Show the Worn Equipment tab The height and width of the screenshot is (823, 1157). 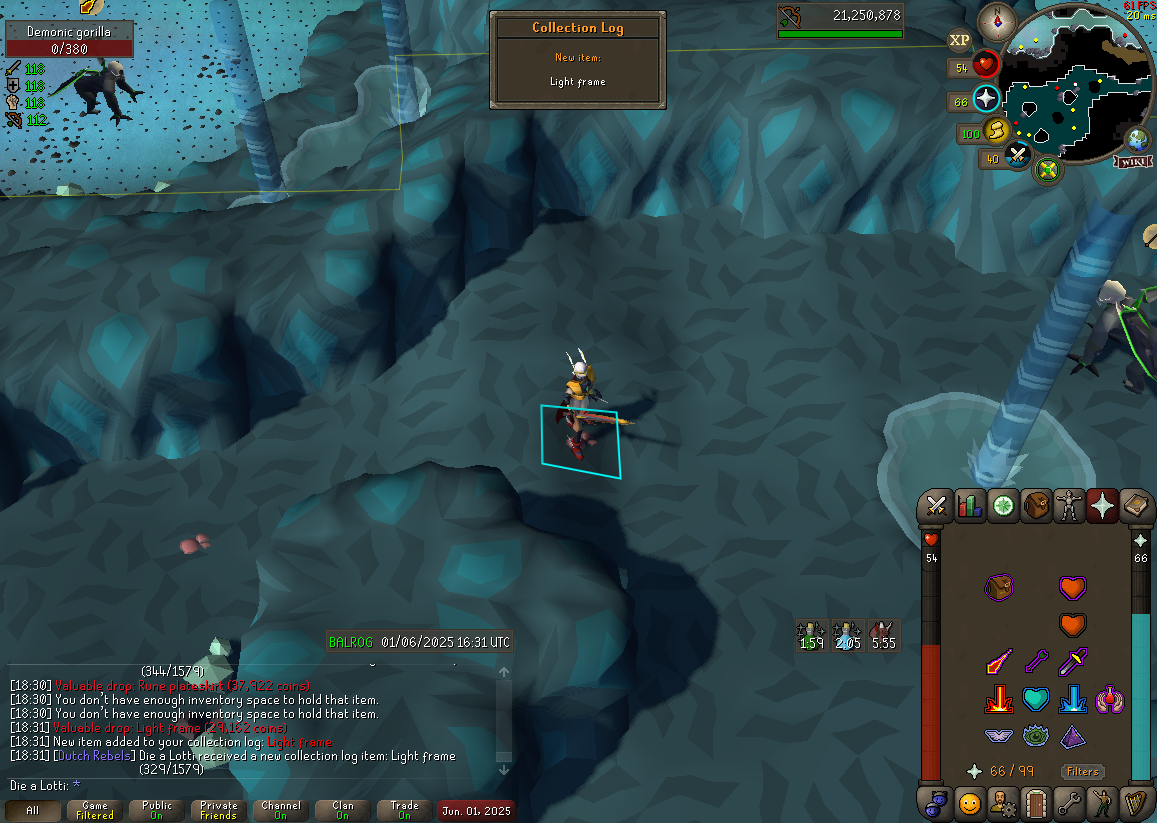[x=1071, y=506]
